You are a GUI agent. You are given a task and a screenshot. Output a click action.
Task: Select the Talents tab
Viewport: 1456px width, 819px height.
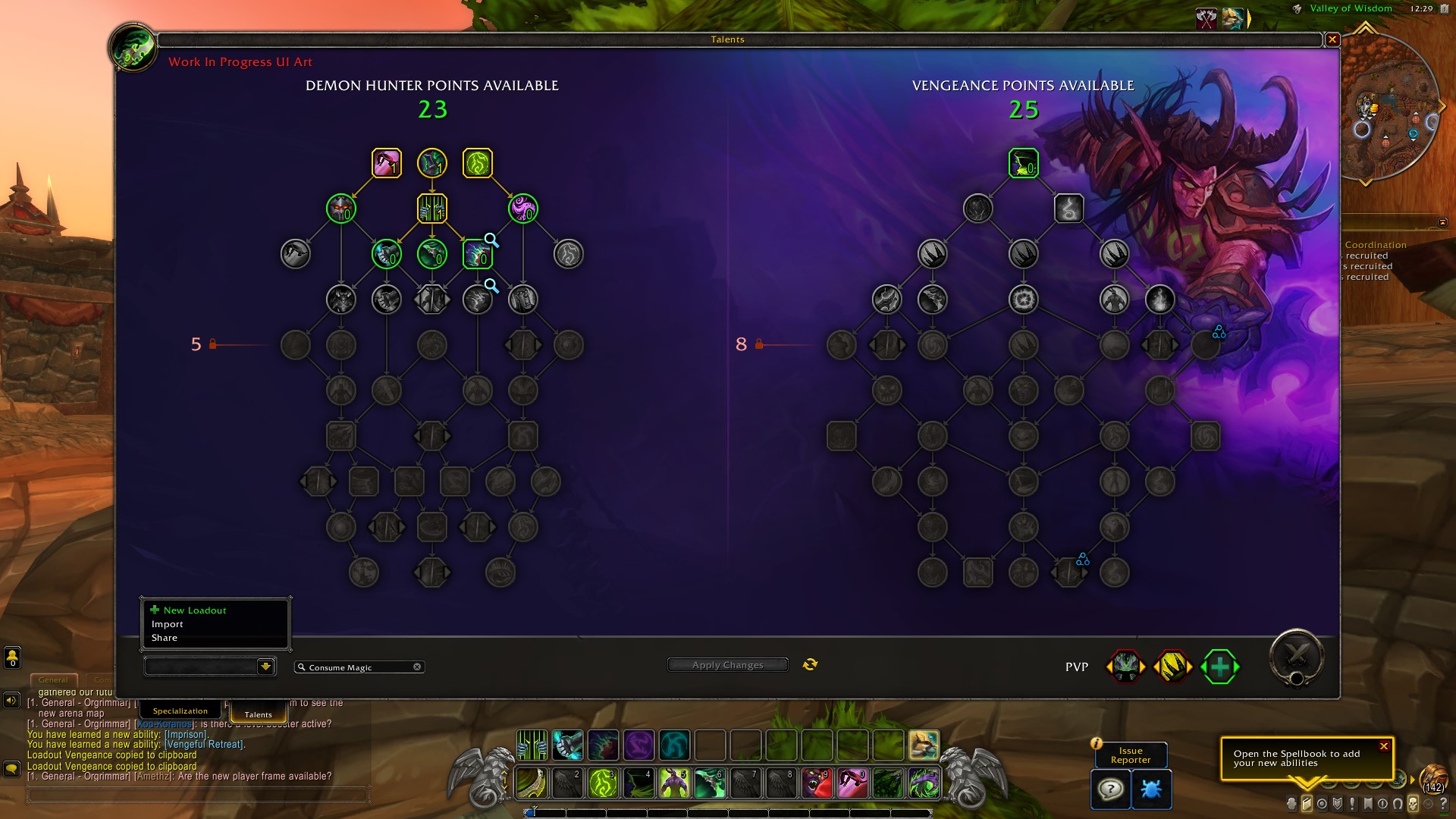(x=258, y=714)
